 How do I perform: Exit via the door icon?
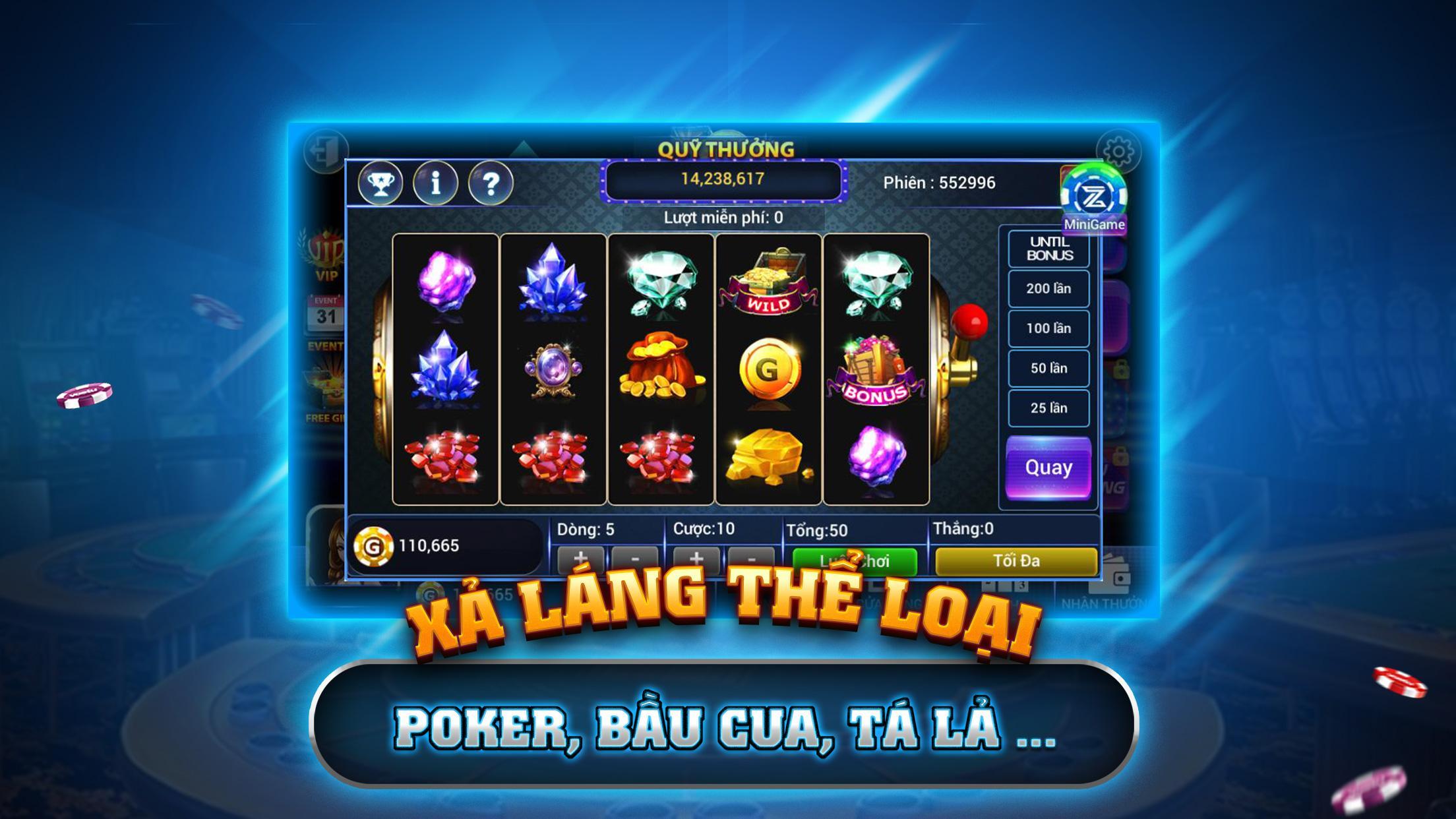[x=326, y=152]
